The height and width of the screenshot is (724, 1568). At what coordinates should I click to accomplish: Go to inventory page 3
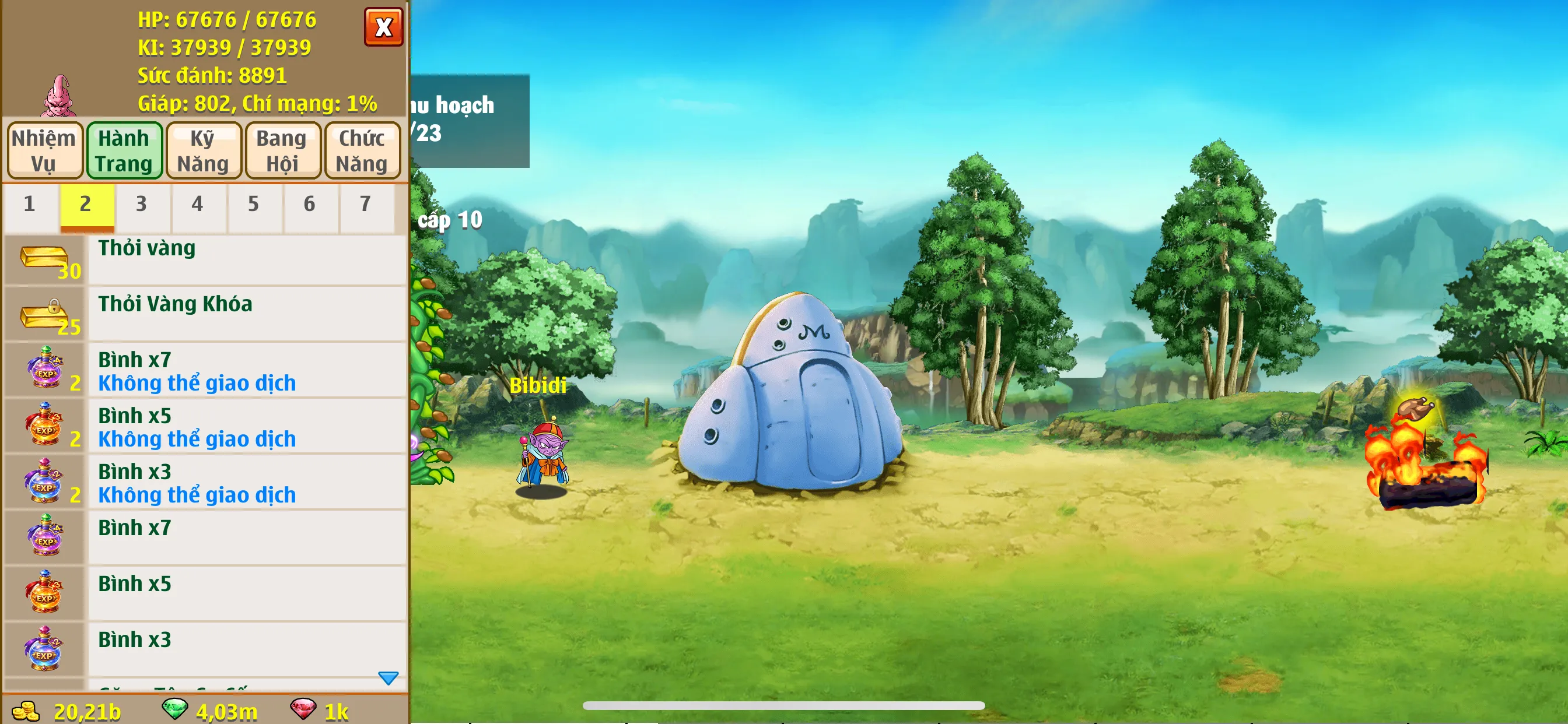click(x=141, y=205)
